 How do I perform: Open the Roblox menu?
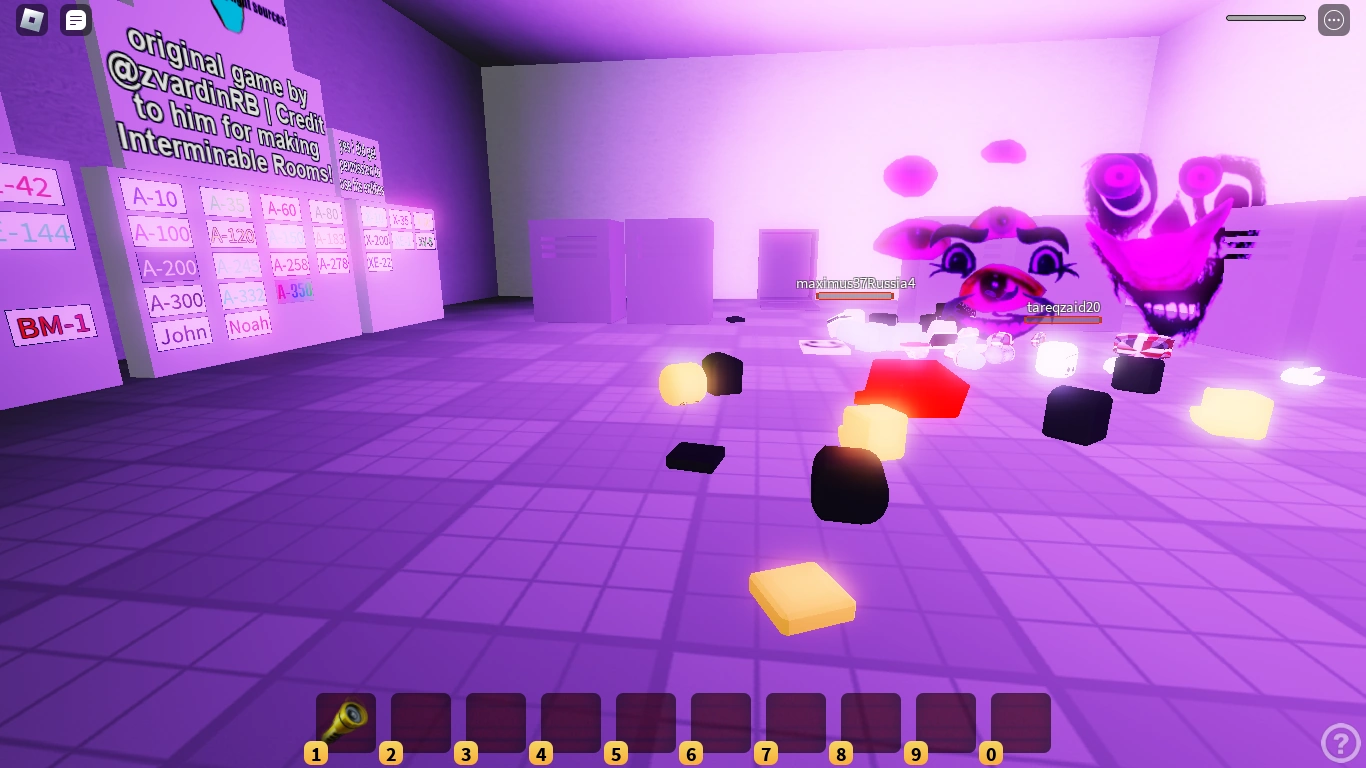(x=33, y=19)
